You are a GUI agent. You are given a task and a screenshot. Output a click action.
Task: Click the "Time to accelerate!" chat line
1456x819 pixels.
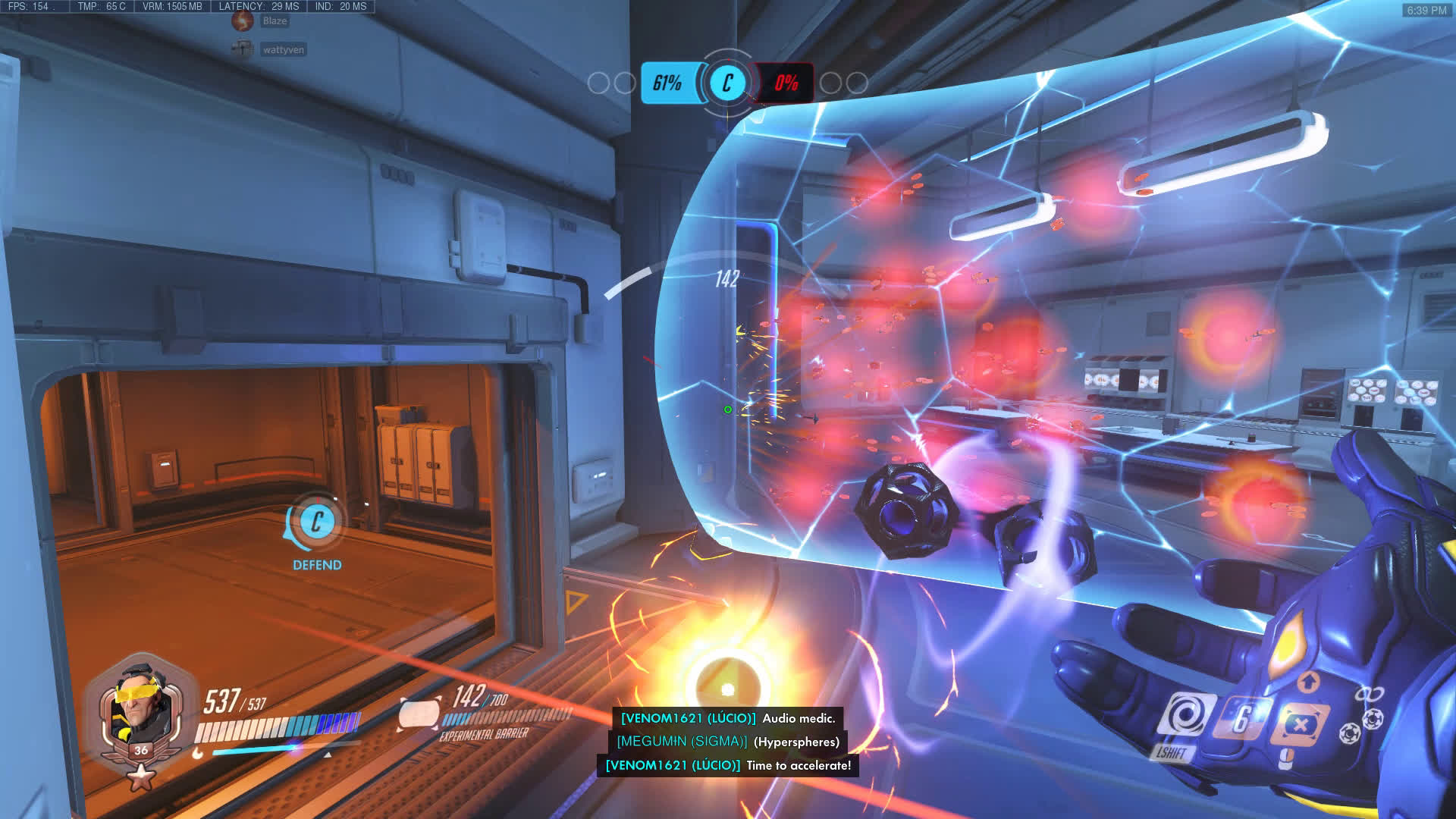click(x=728, y=765)
